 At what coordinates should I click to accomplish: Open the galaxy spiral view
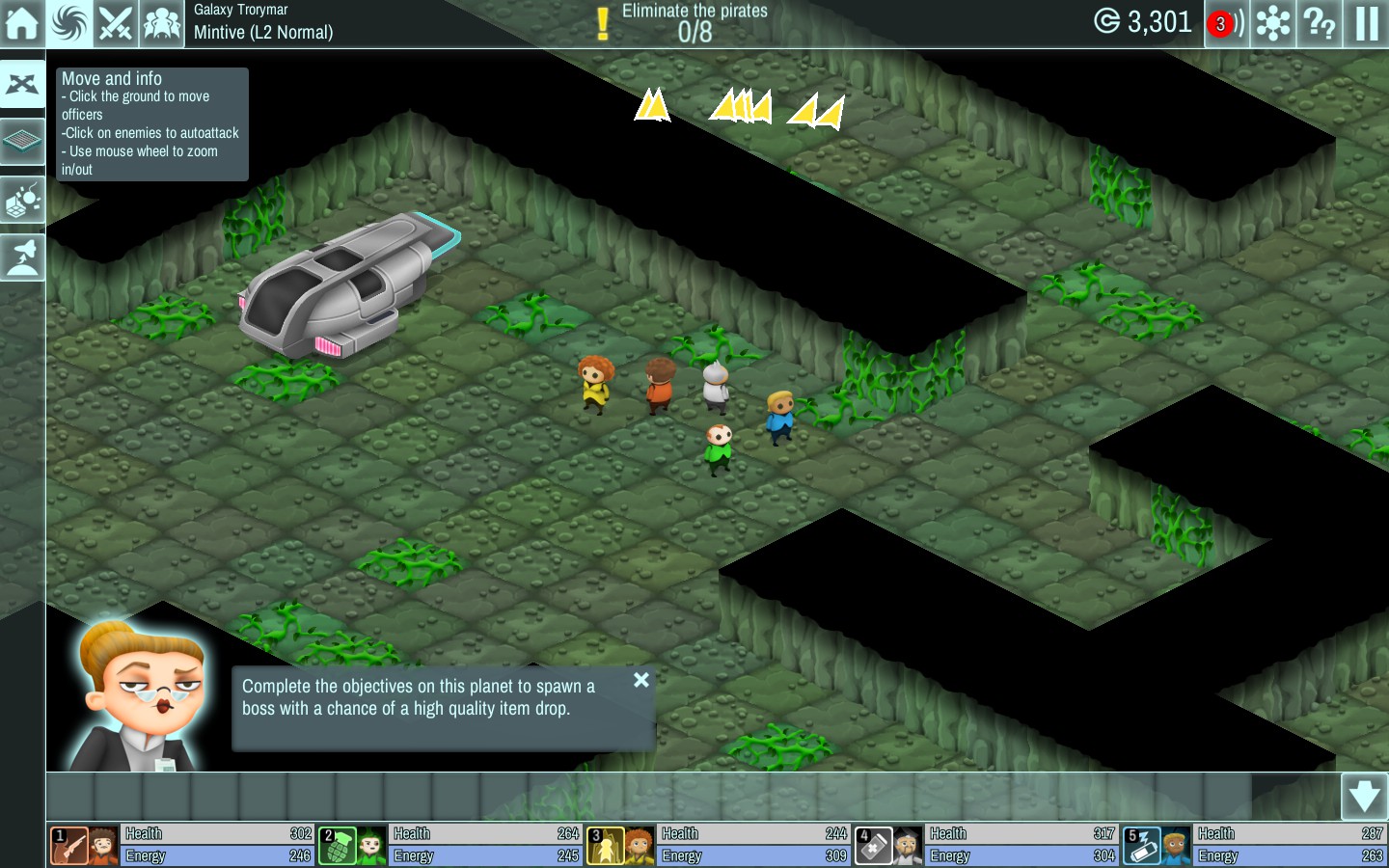point(69,23)
